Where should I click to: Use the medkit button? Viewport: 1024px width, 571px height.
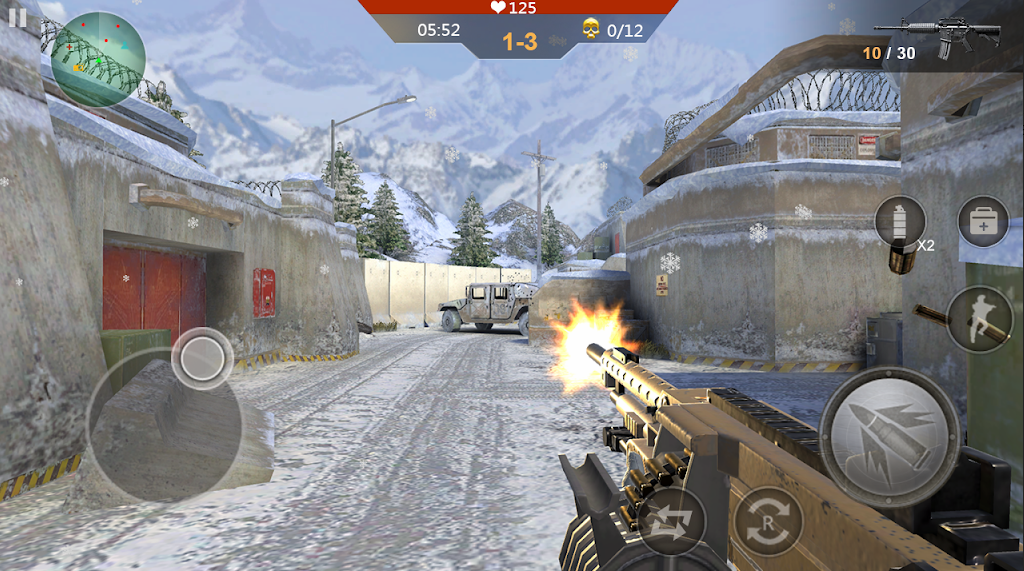tap(983, 222)
